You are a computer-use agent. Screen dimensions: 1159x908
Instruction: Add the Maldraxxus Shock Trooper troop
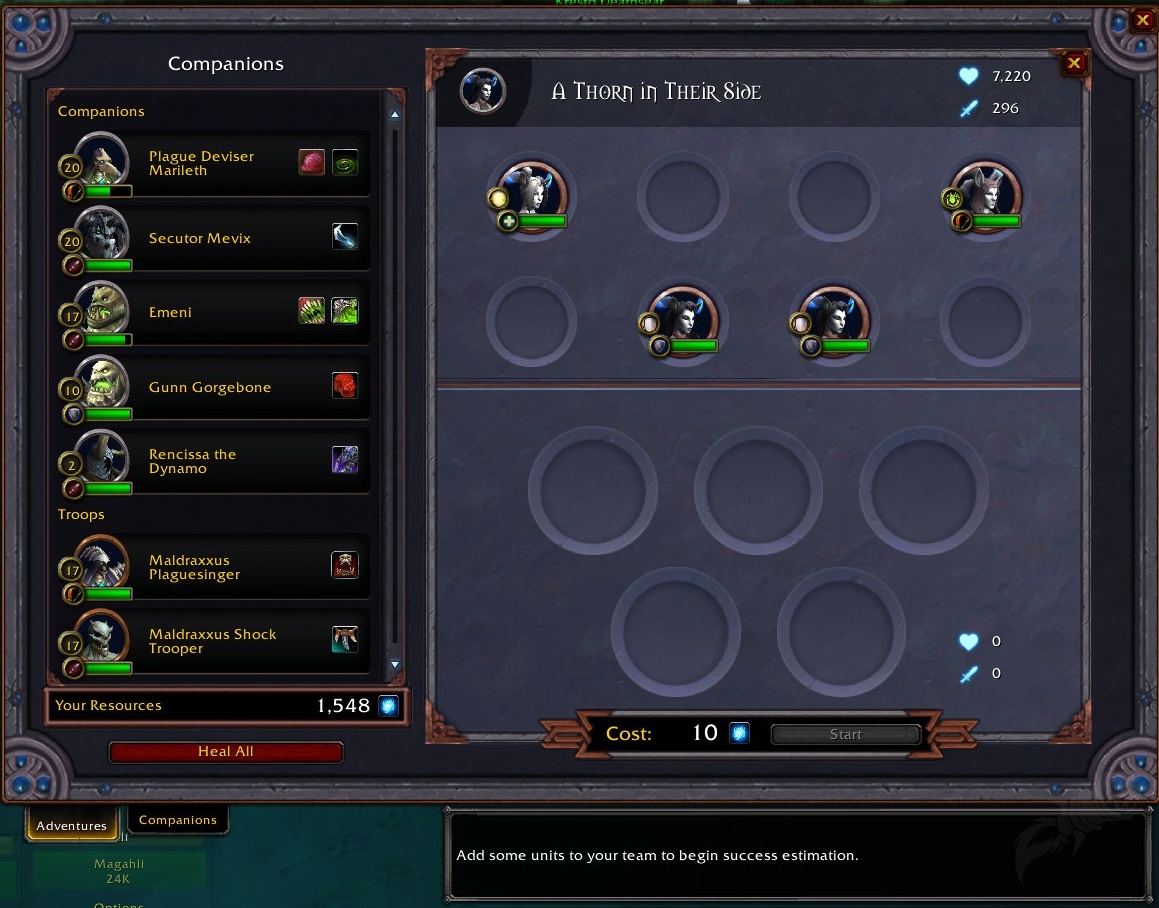point(212,641)
